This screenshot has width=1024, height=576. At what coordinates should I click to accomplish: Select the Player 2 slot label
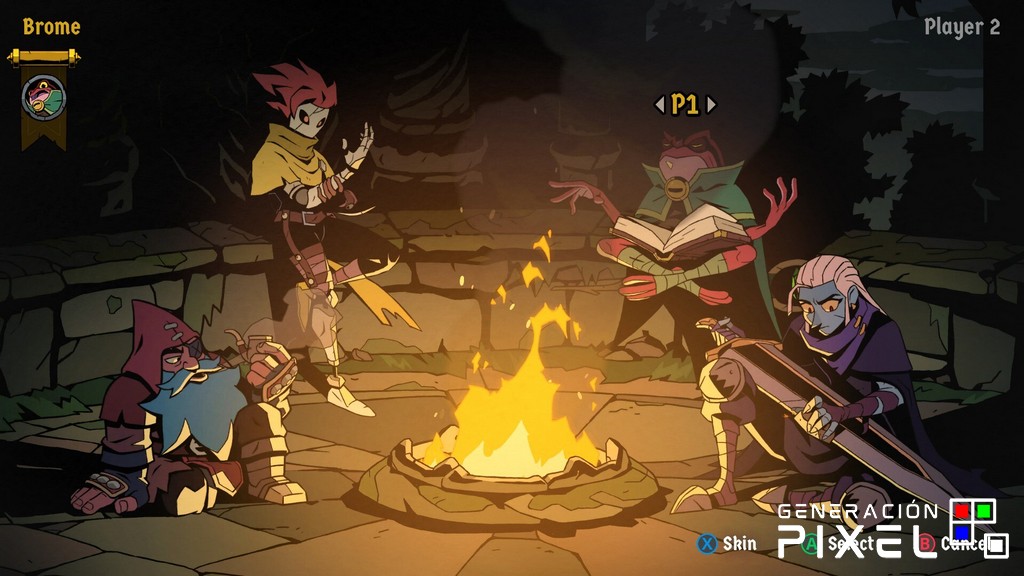(x=961, y=27)
